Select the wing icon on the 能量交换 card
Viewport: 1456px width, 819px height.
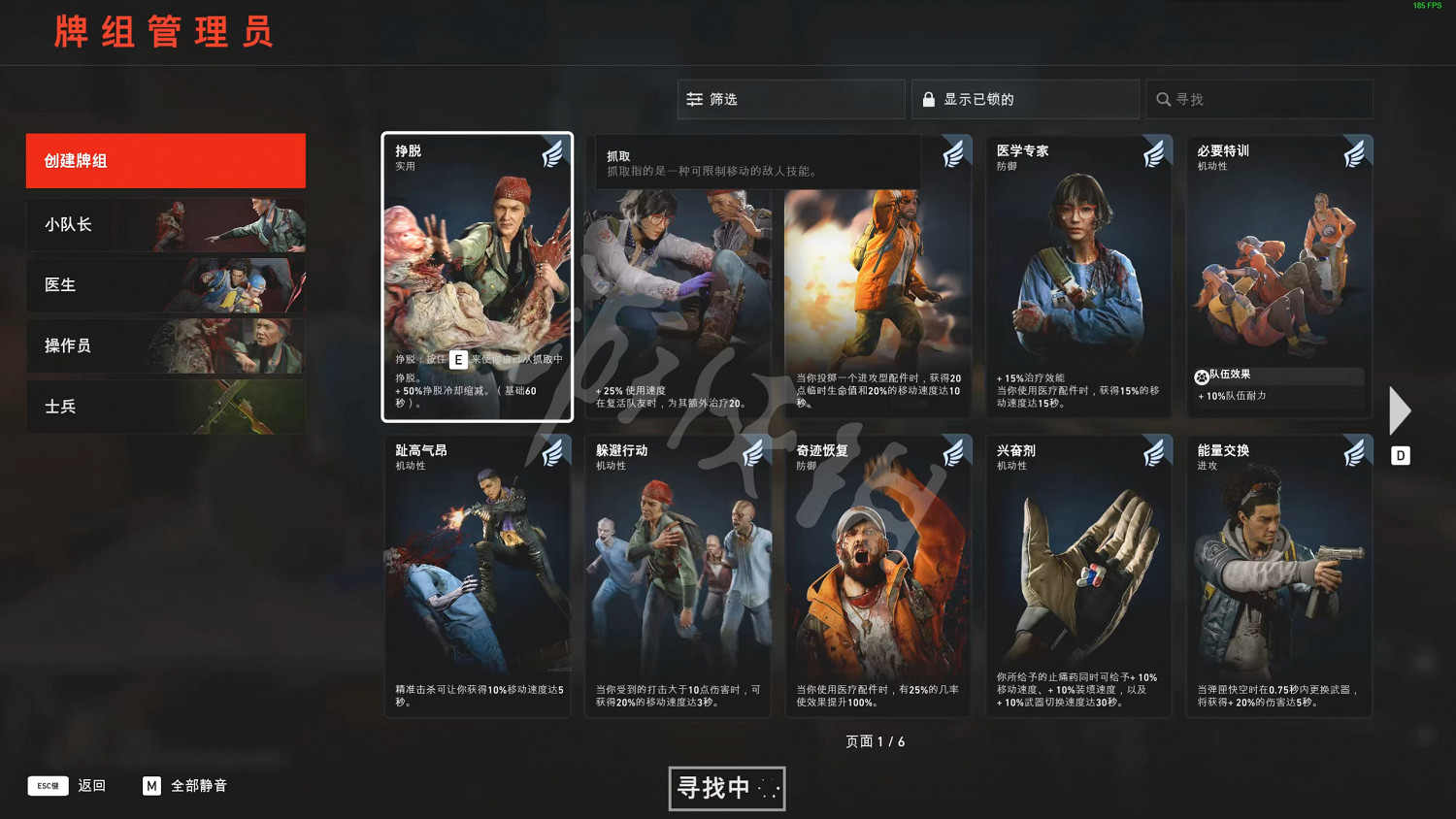1355,451
